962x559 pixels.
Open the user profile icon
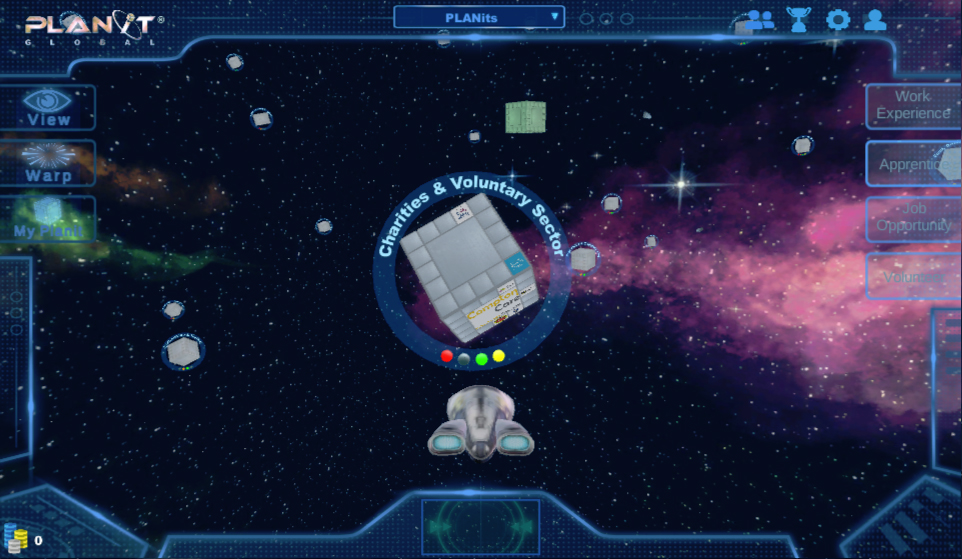coord(875,19)
